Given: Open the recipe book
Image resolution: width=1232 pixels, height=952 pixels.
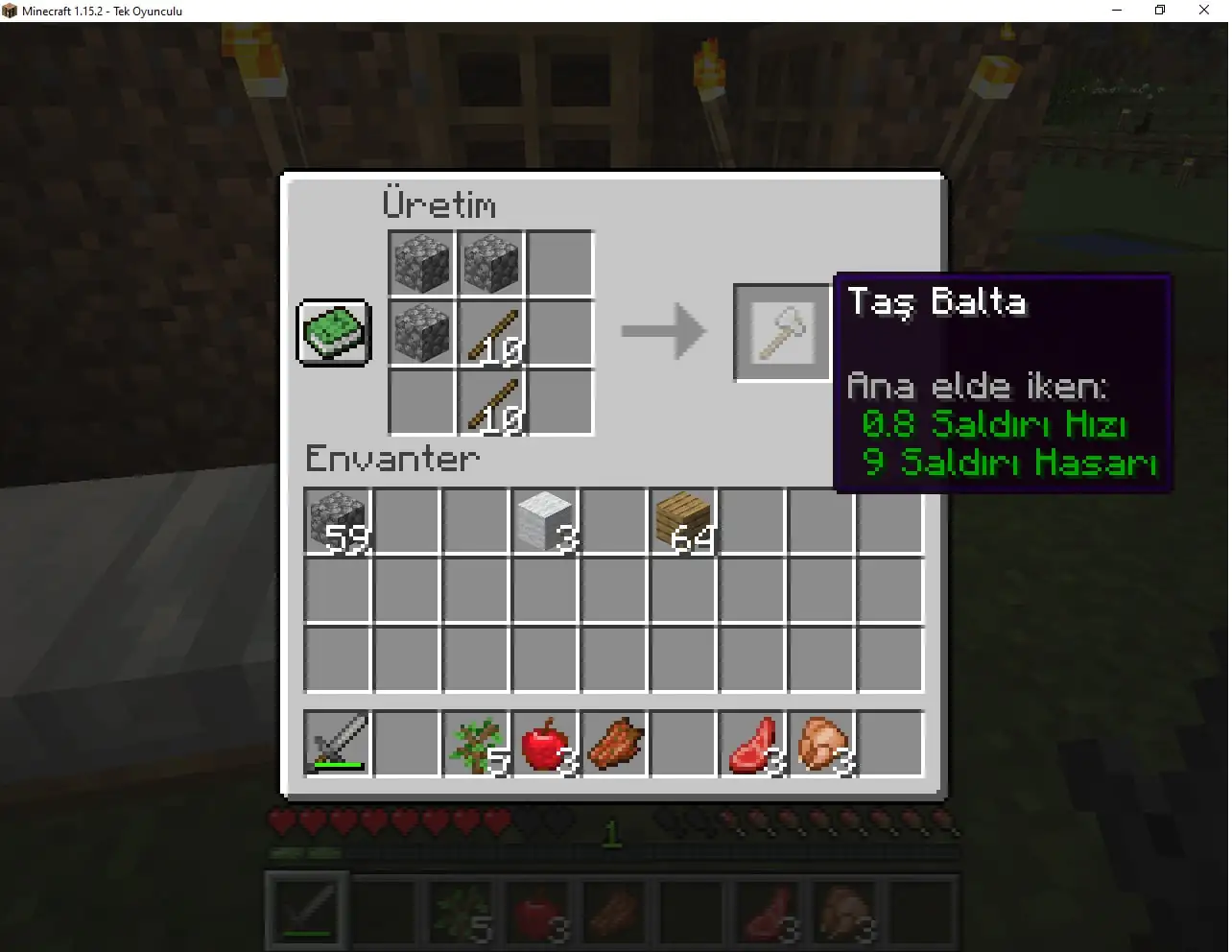Looking at the screenshot, I should tap(333, 334).
